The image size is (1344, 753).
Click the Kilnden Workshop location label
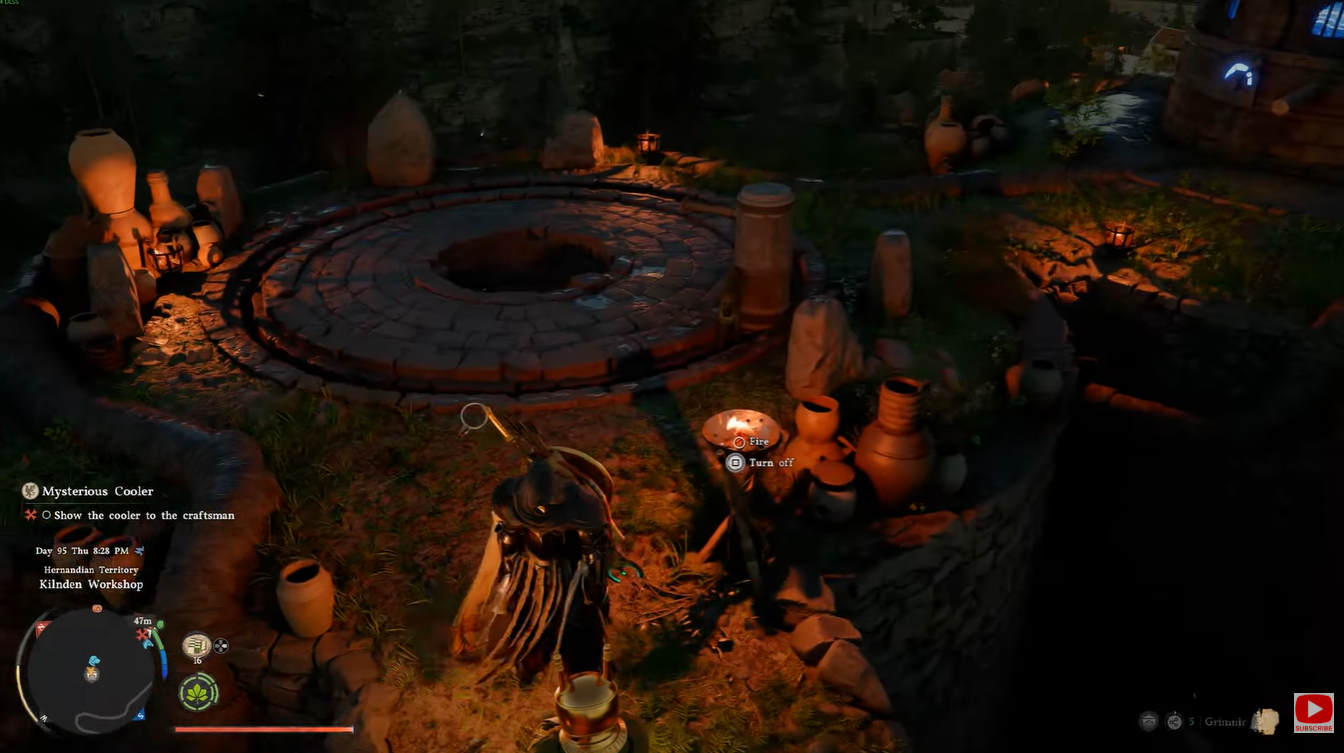[x=91, y=583]
